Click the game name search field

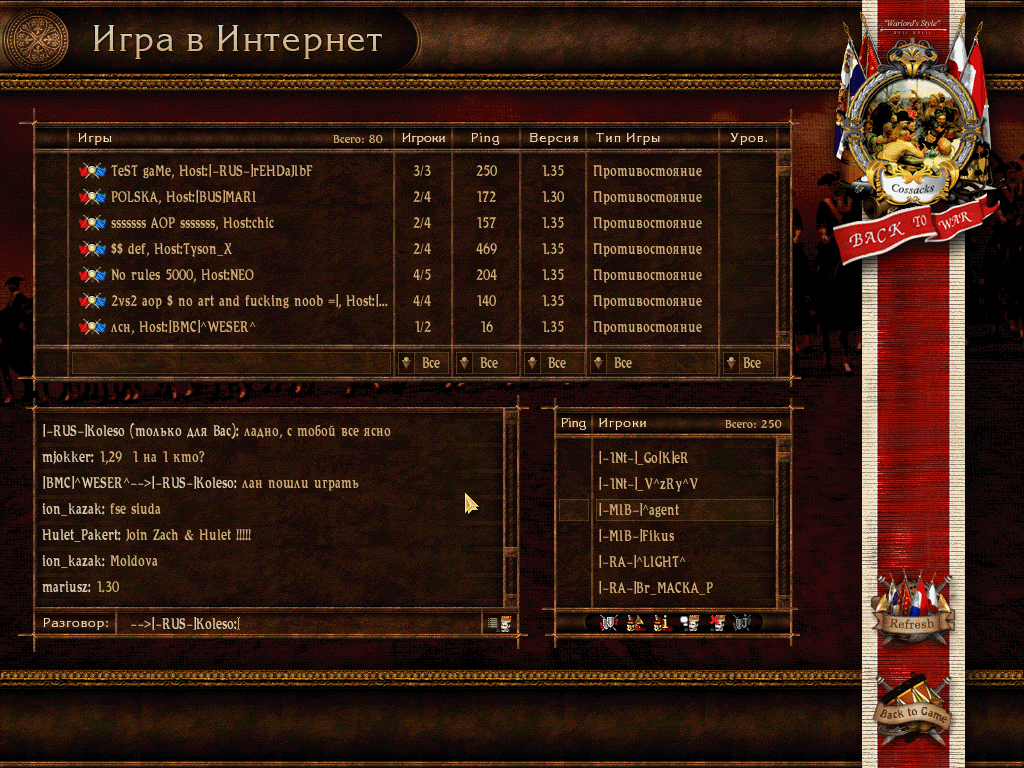click(x=230, y=363)
